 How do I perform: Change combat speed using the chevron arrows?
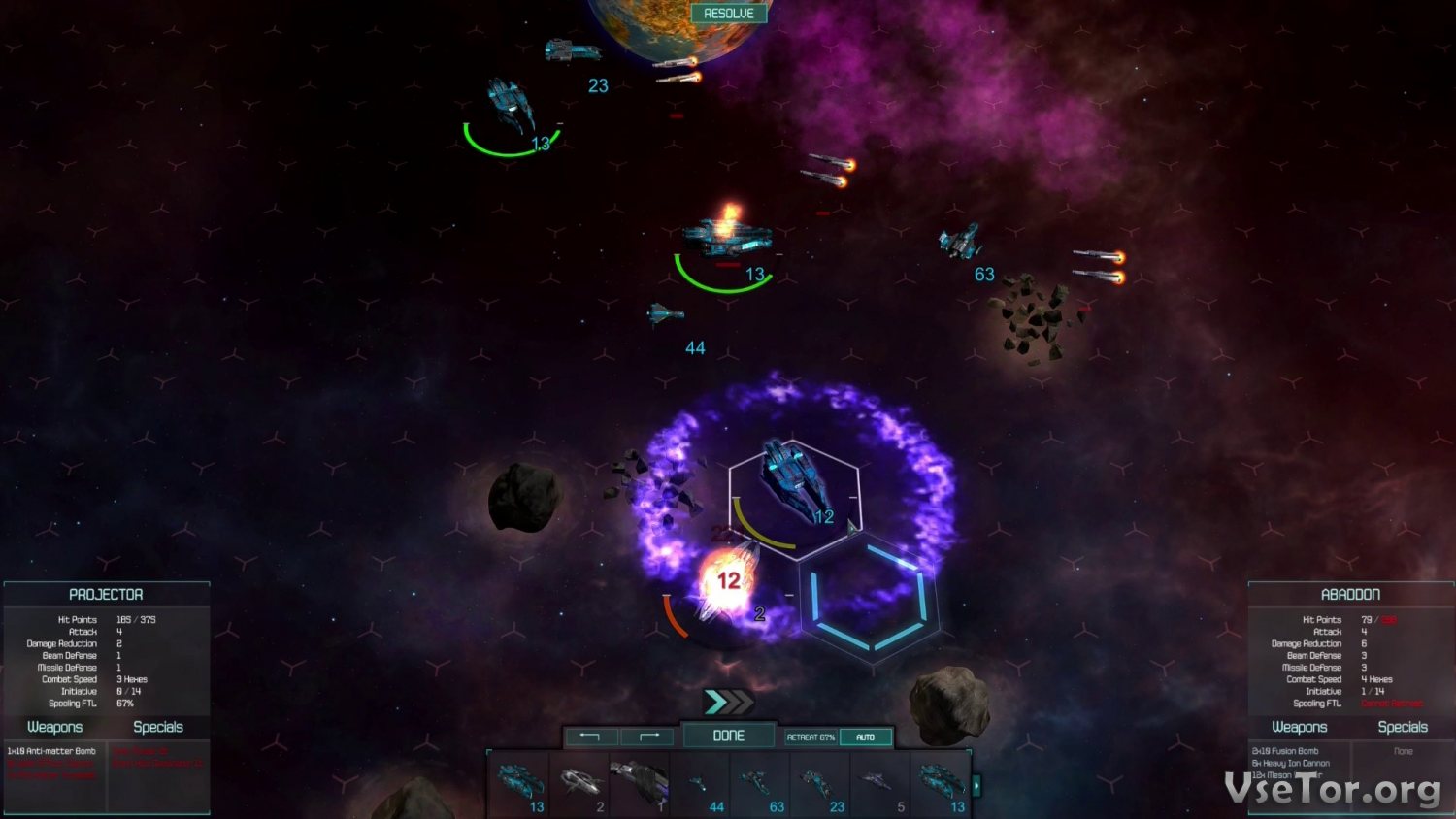728,702
